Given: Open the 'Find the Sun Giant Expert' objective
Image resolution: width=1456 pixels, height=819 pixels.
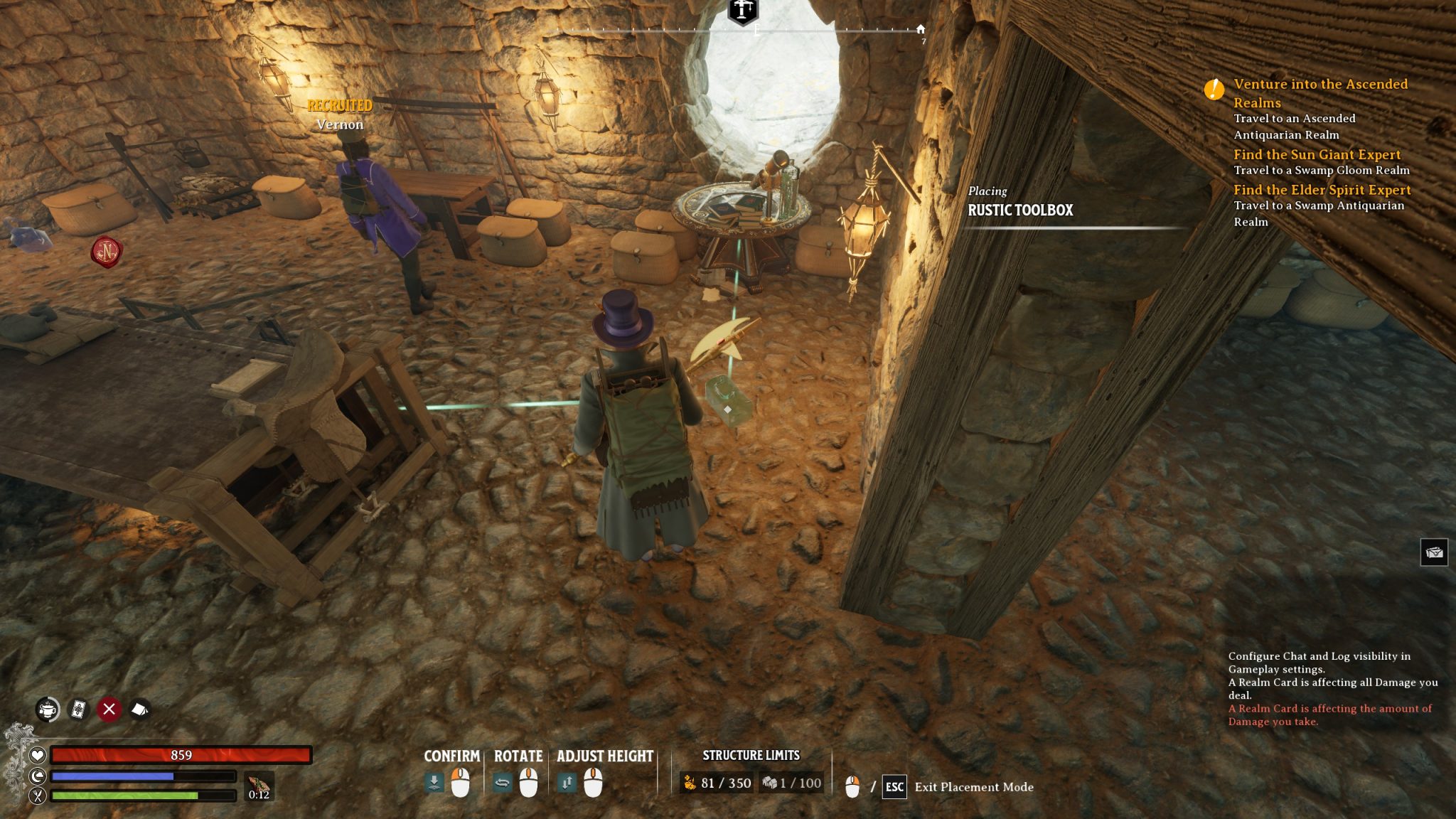Looking at the screenshot, I should 1317,154.
